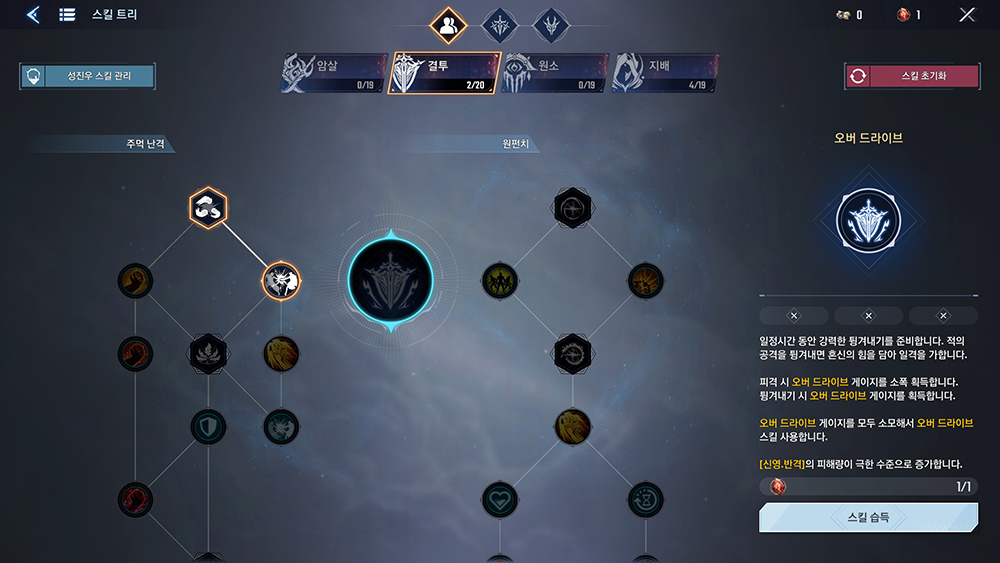Select the gear-shaped hexagon skill node
The image size is (1000, 563).
coord(573,353)
